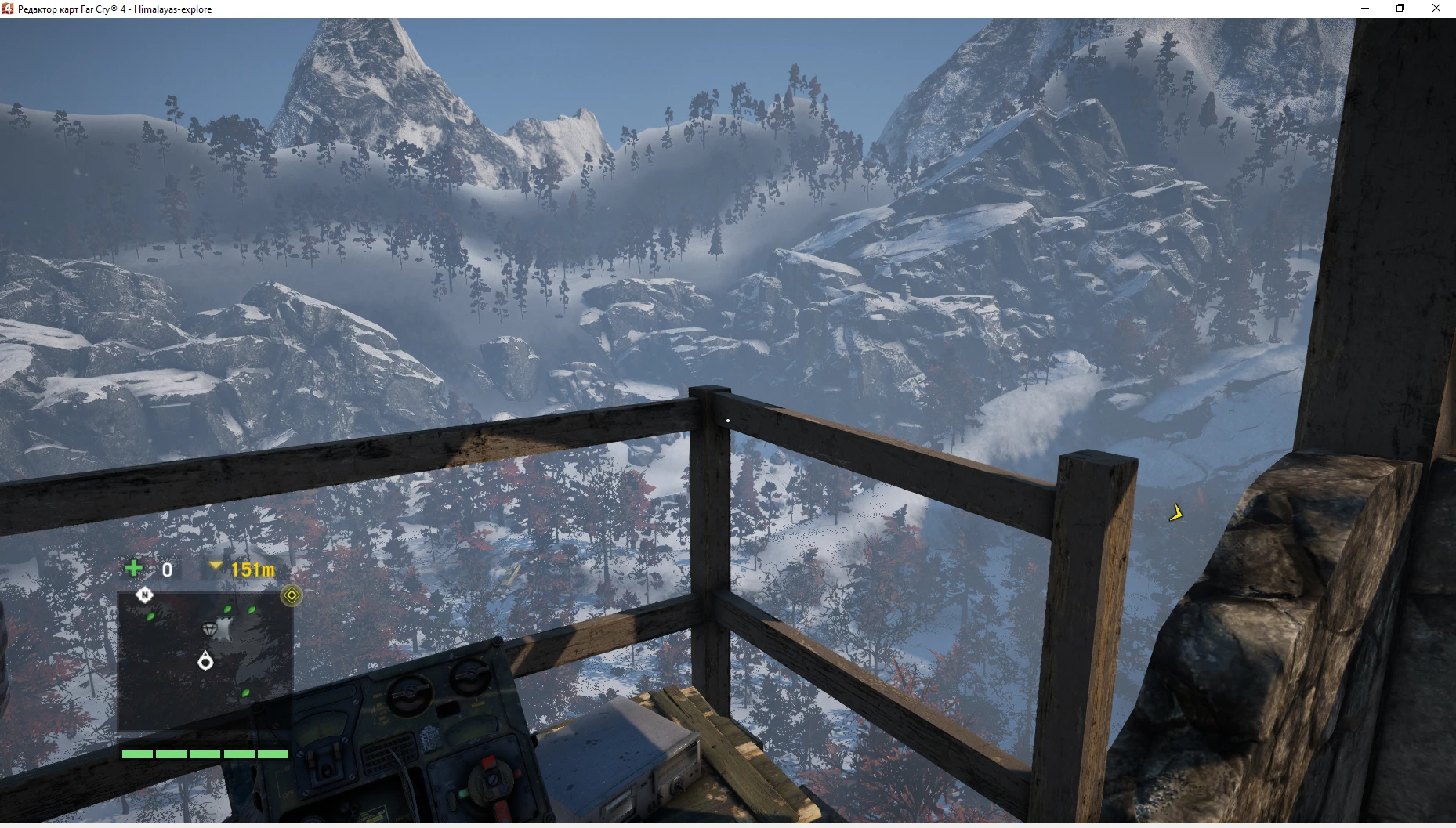Click the diamond loot marker on the minimap
The height and width of the screenshot is (828, 1456).
[x=210, y=629]
